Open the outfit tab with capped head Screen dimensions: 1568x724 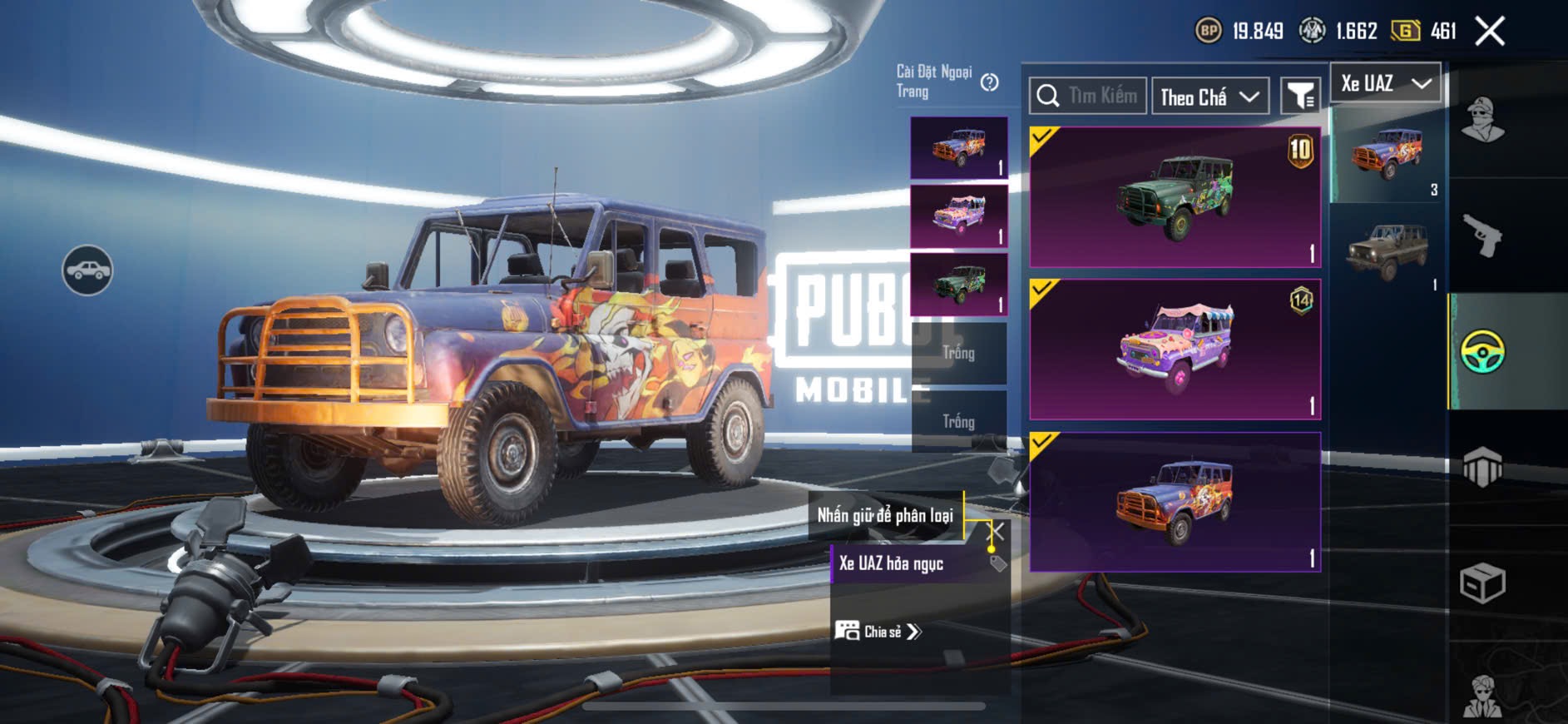point(1482,120)
